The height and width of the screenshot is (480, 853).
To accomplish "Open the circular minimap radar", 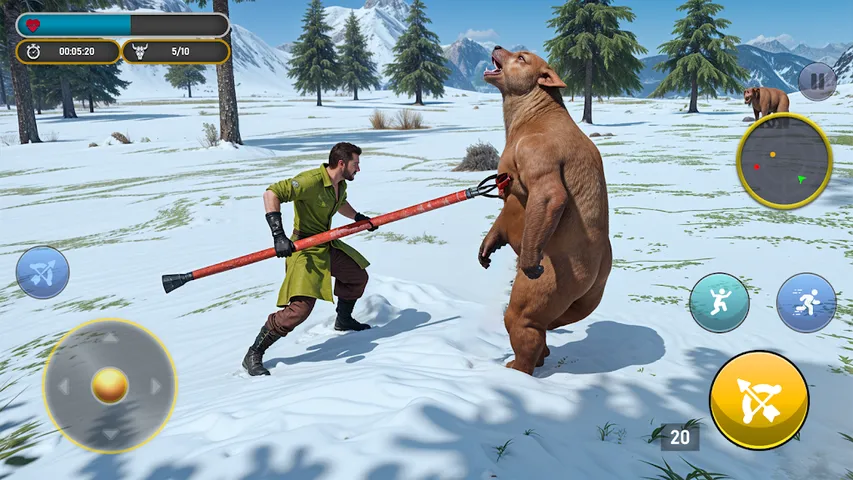I will click(x=784, y=161).
